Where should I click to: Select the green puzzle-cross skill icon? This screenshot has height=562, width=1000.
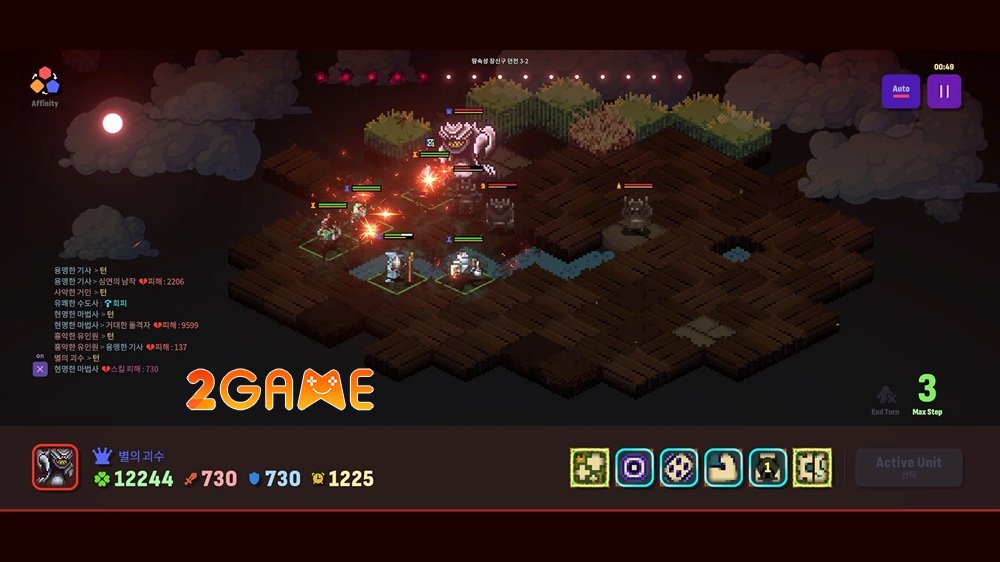pyautogui.click(x=590, y=467)
